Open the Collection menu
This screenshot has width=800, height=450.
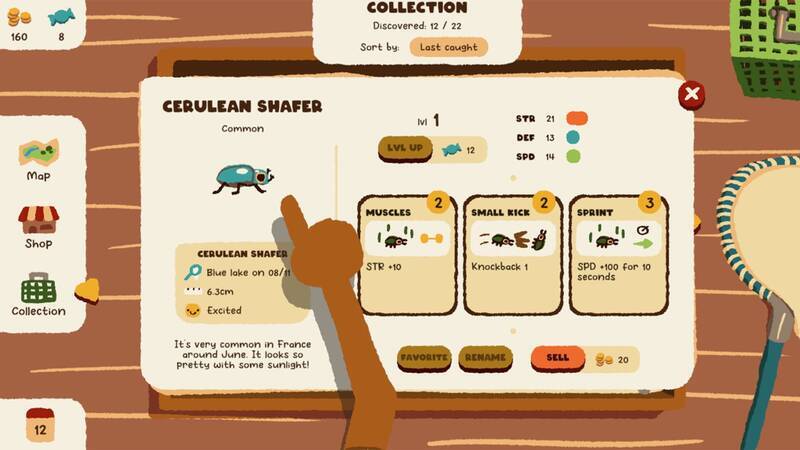click(x=38, y=295)
